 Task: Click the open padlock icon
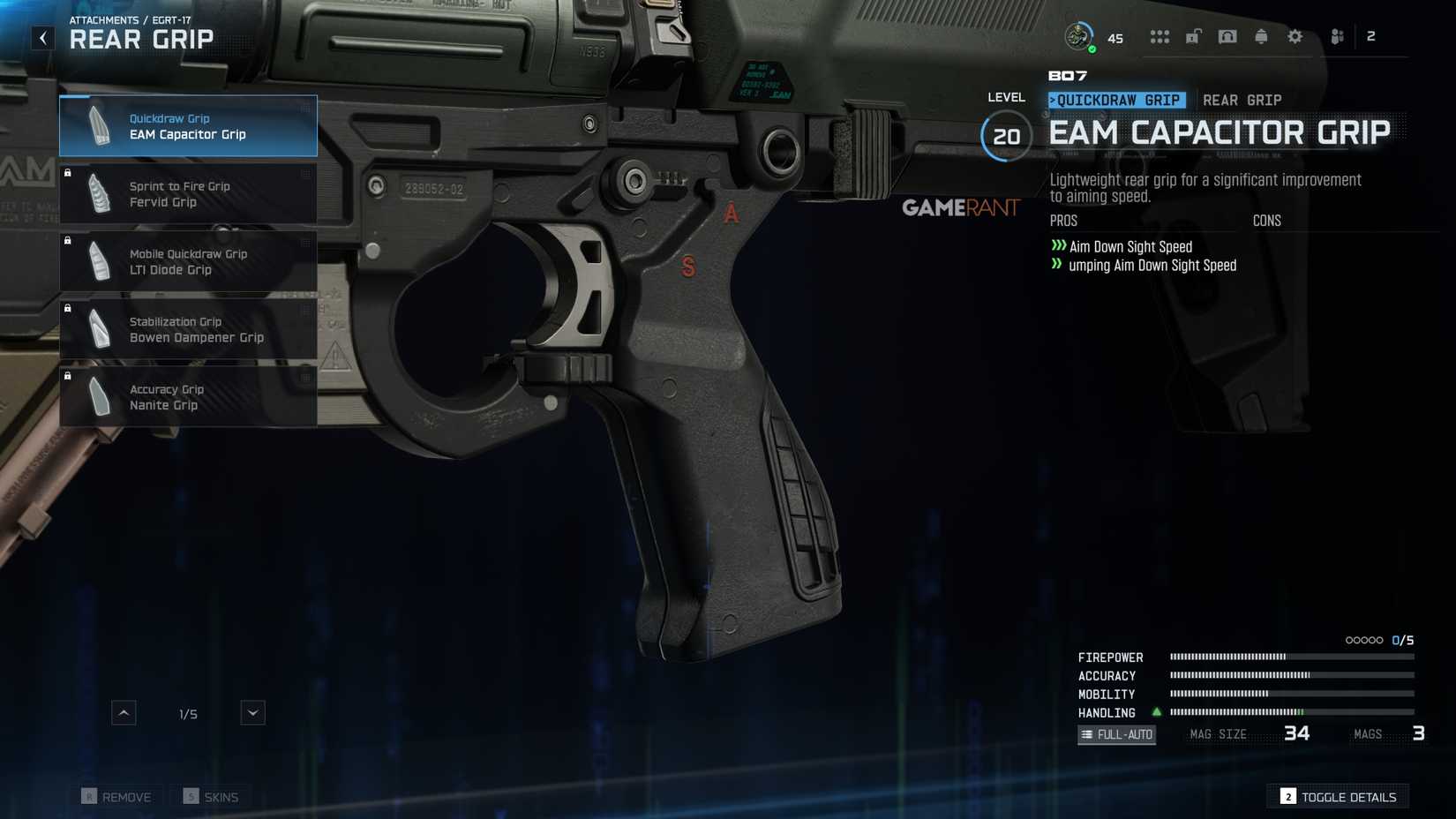click(1193, 36)
